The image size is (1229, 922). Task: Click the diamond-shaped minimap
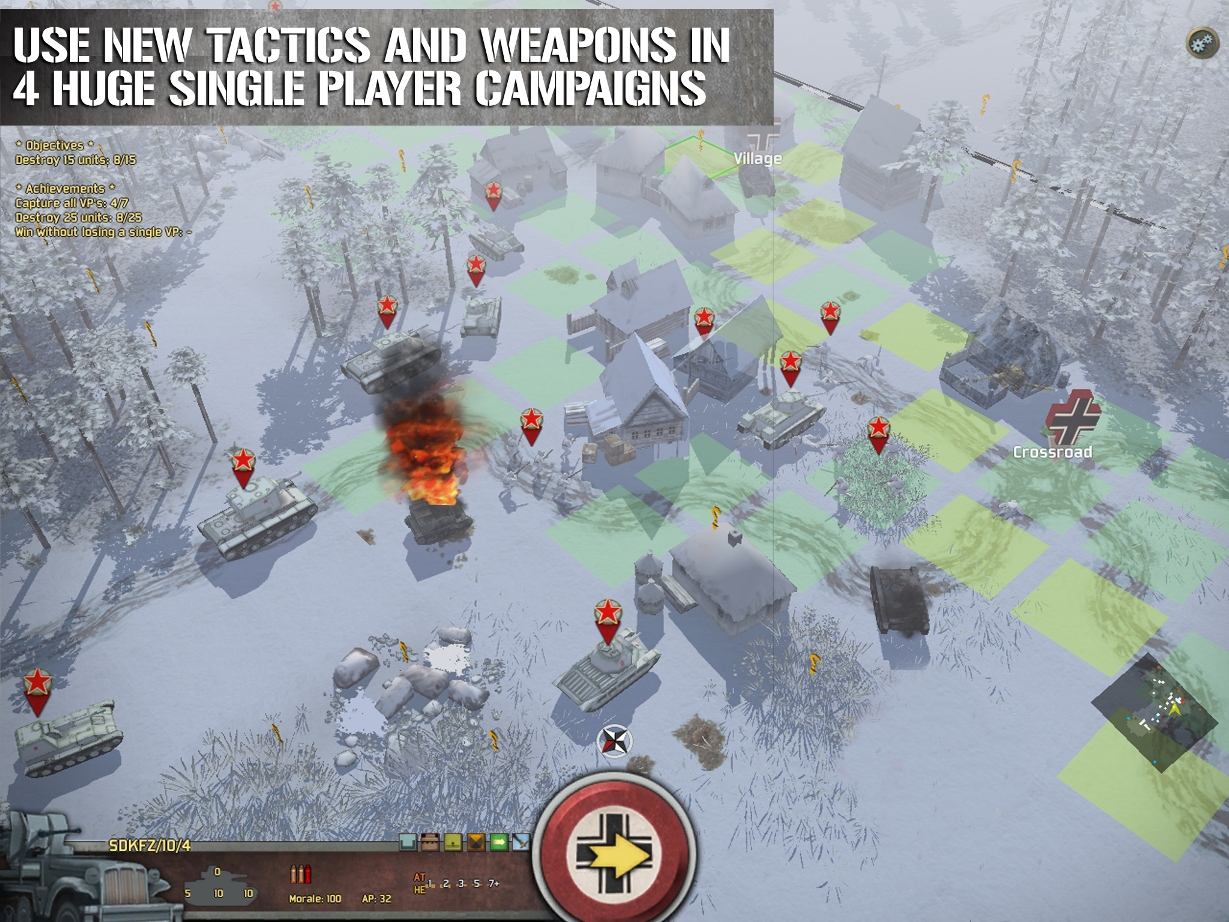pyautogui.click(x=1154, y=711)
